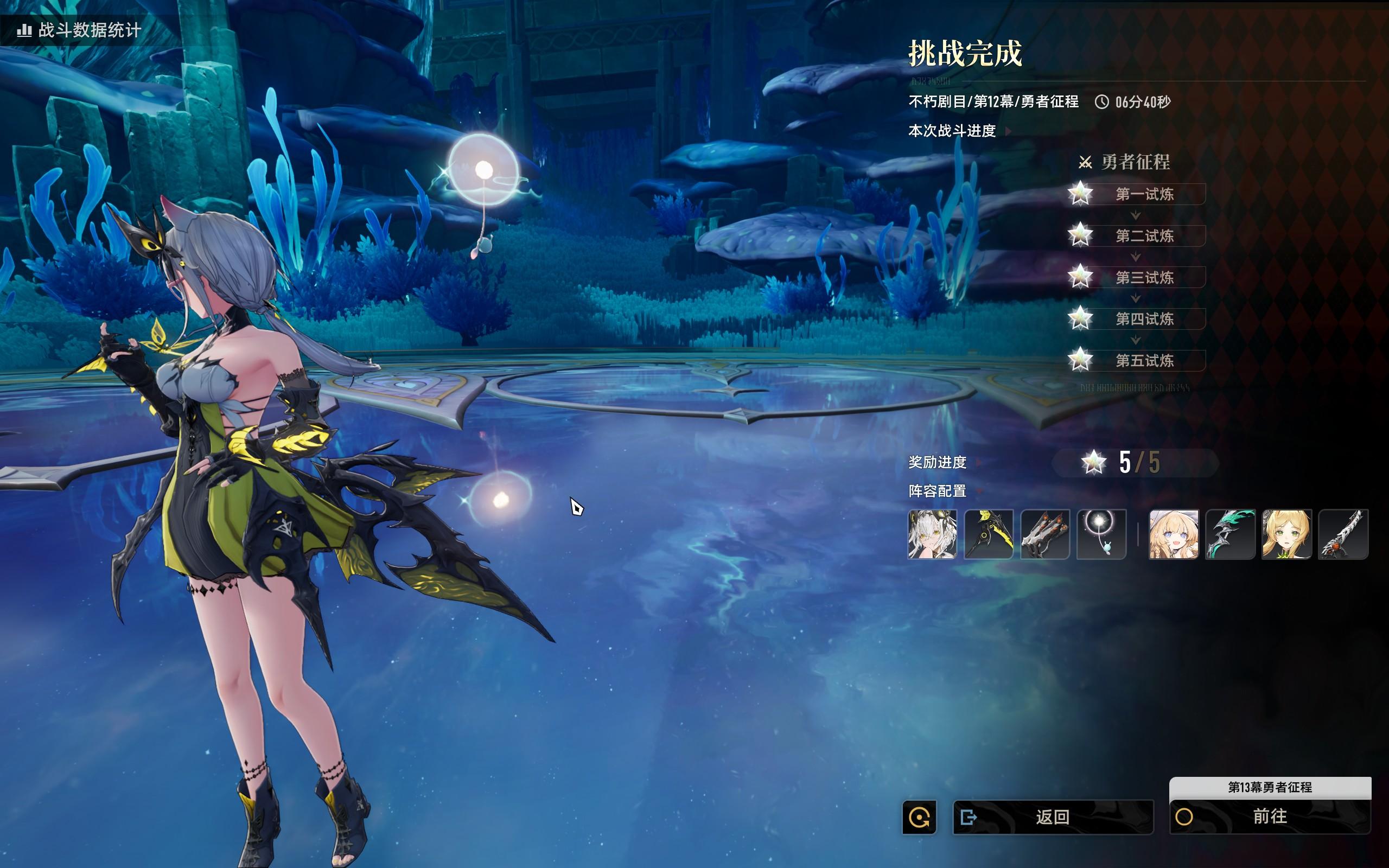Proceed with 前往 to Act 13
Screen dimensions: 1389x868
(1270, 816)
